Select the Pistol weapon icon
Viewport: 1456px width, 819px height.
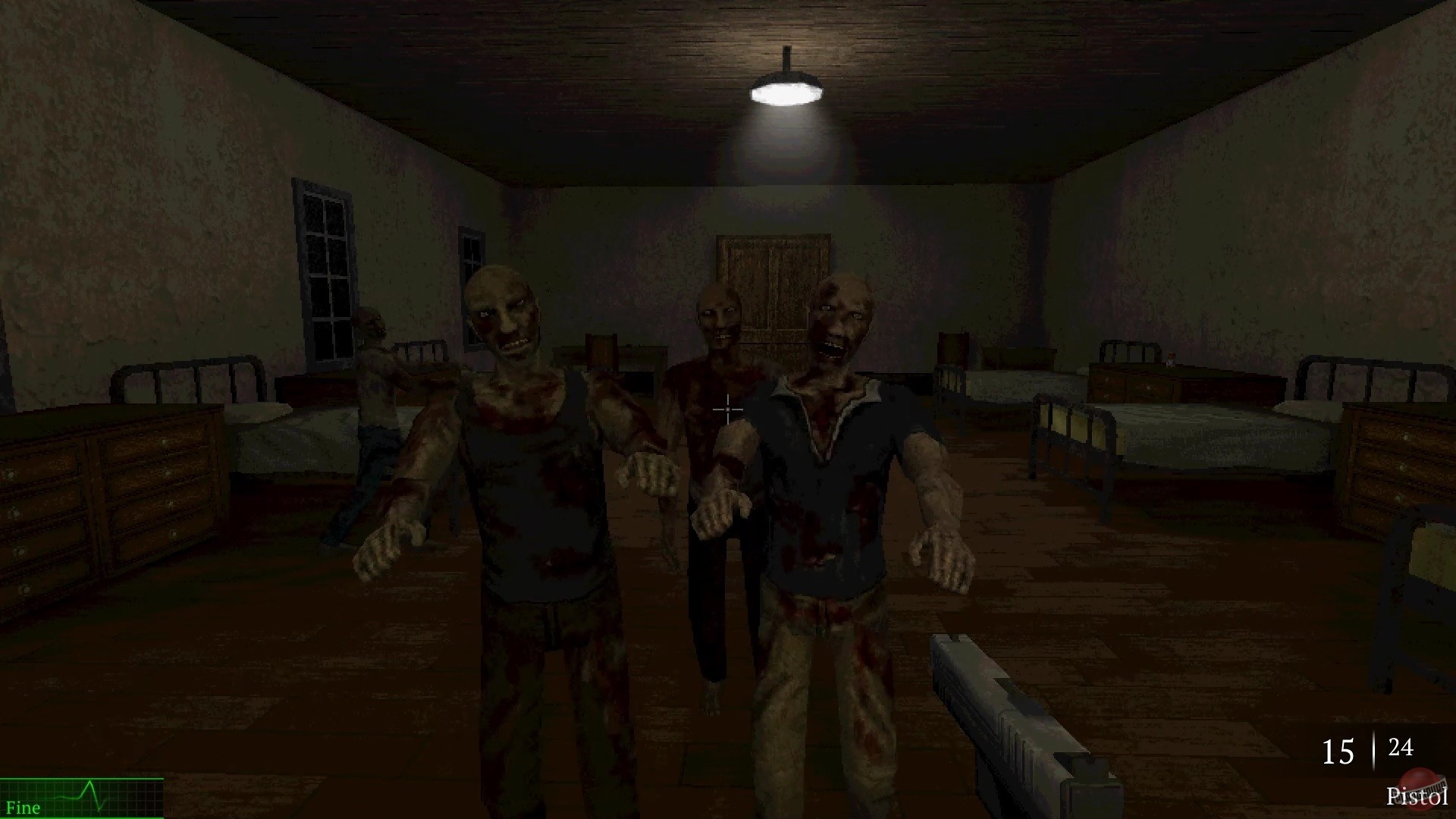[x=1410, y=796]
